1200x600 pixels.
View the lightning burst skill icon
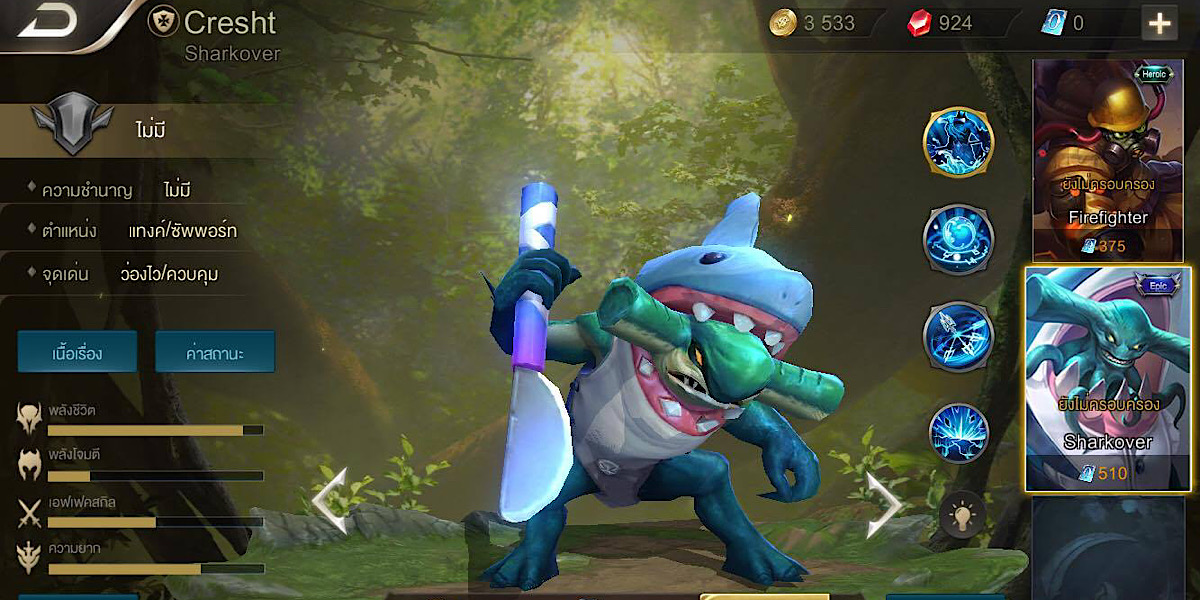tap(958, 433)
